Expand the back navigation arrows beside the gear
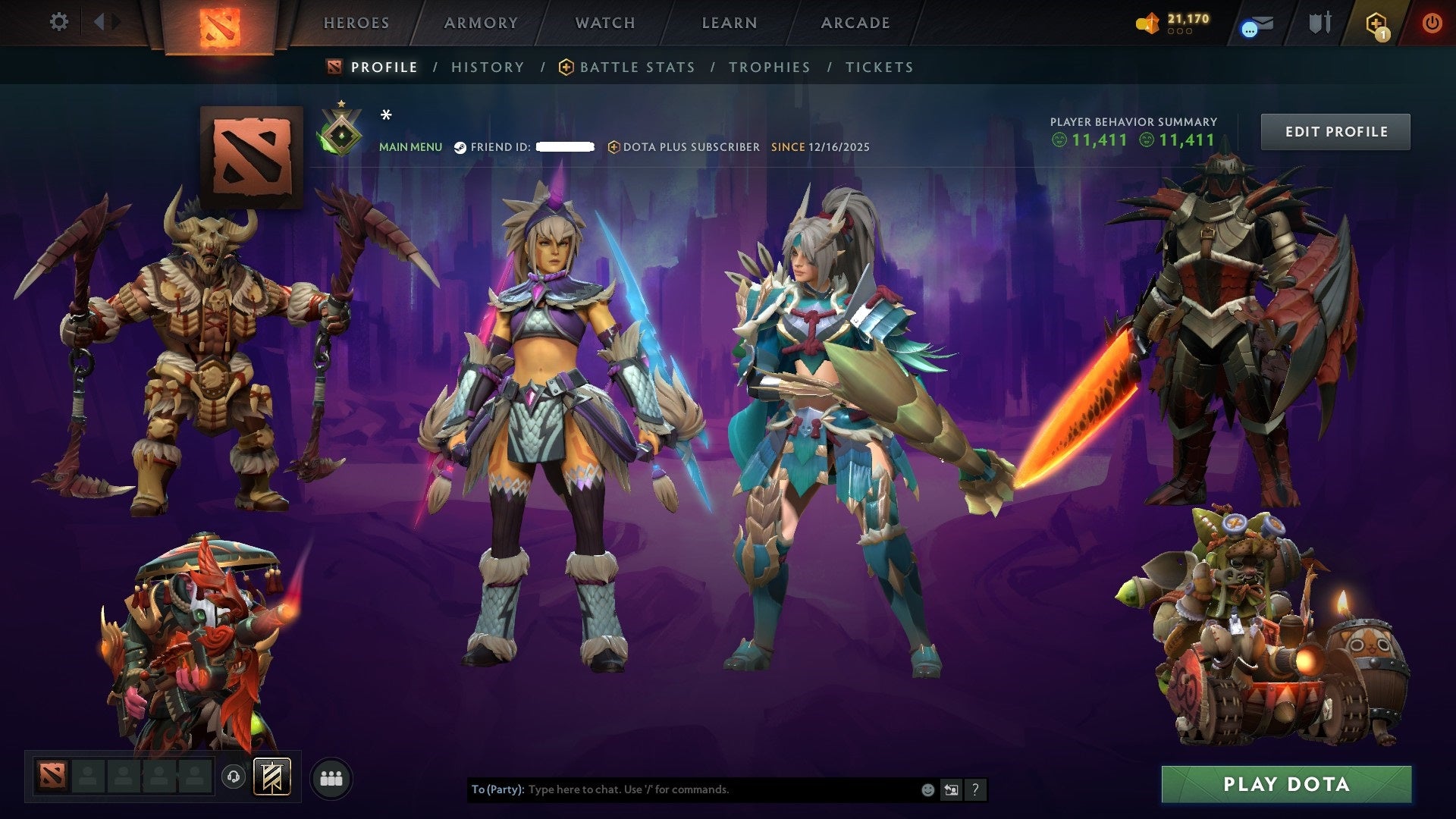 pyautogui.click(x=105, y=21)
